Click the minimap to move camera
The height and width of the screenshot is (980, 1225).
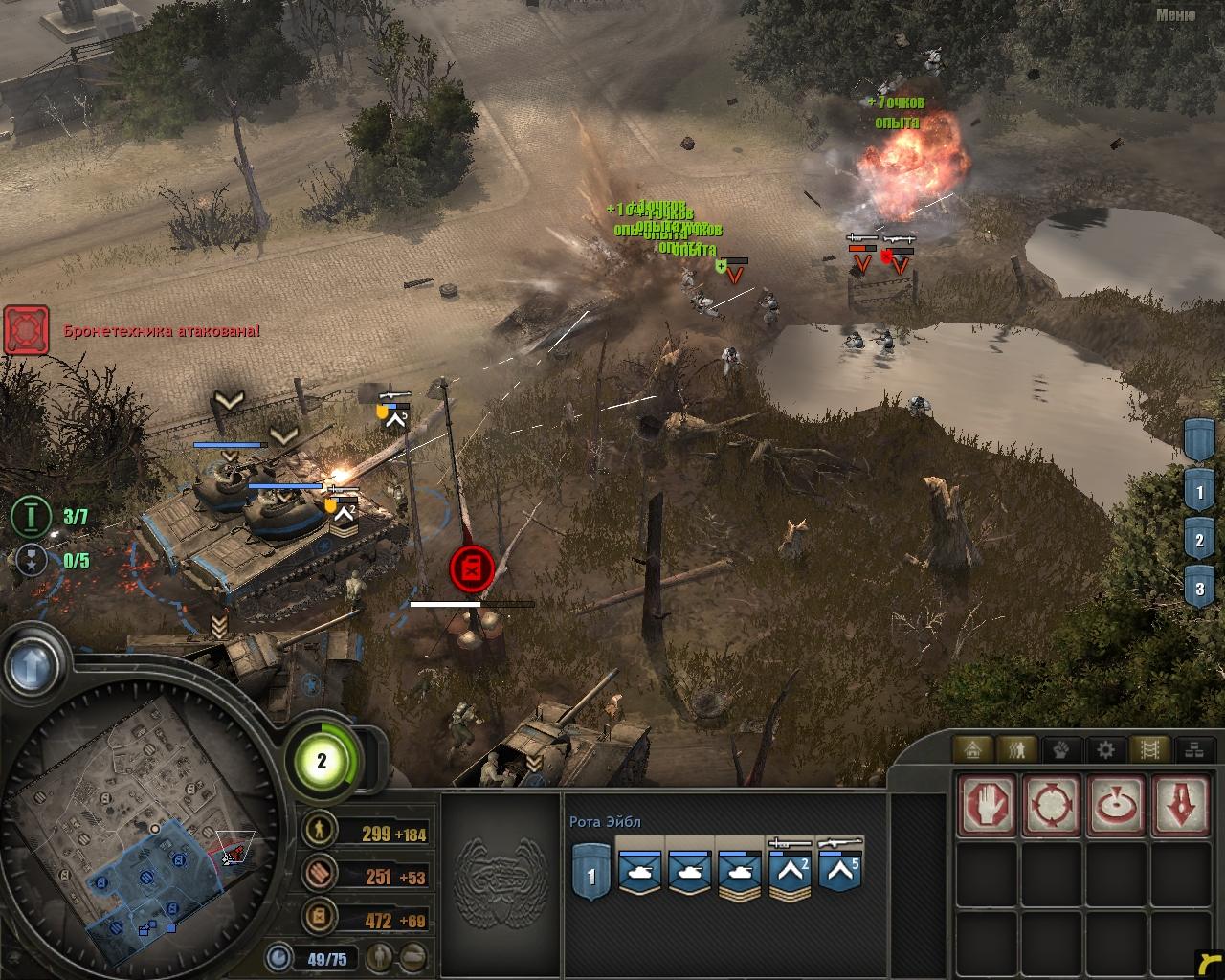point(134,823)
